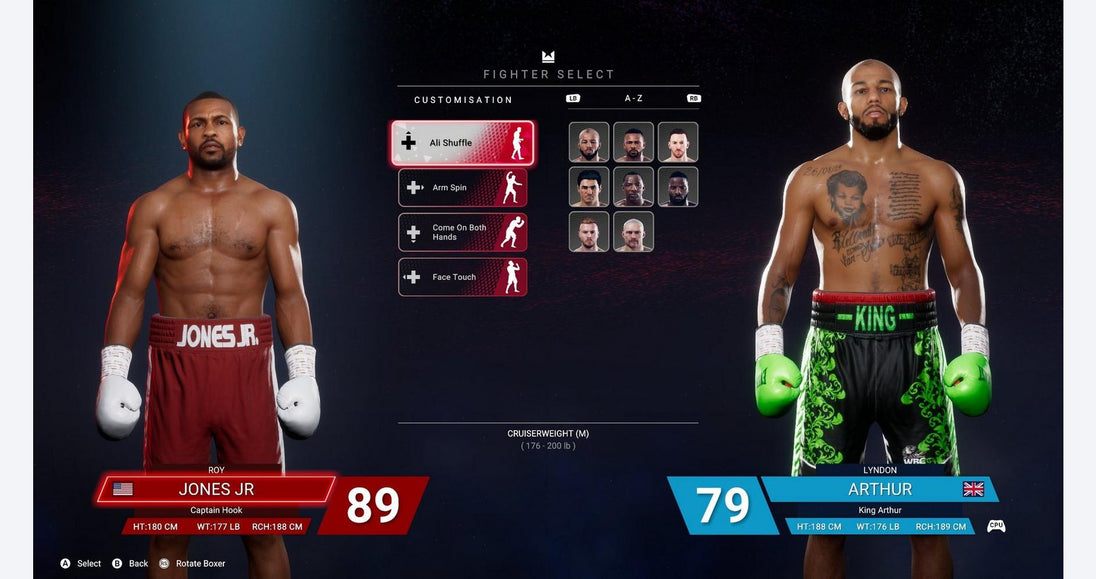Screen dimensions: 1096x579
Task: Select the Face Touch taunt
Action: (x=462, y=277)
